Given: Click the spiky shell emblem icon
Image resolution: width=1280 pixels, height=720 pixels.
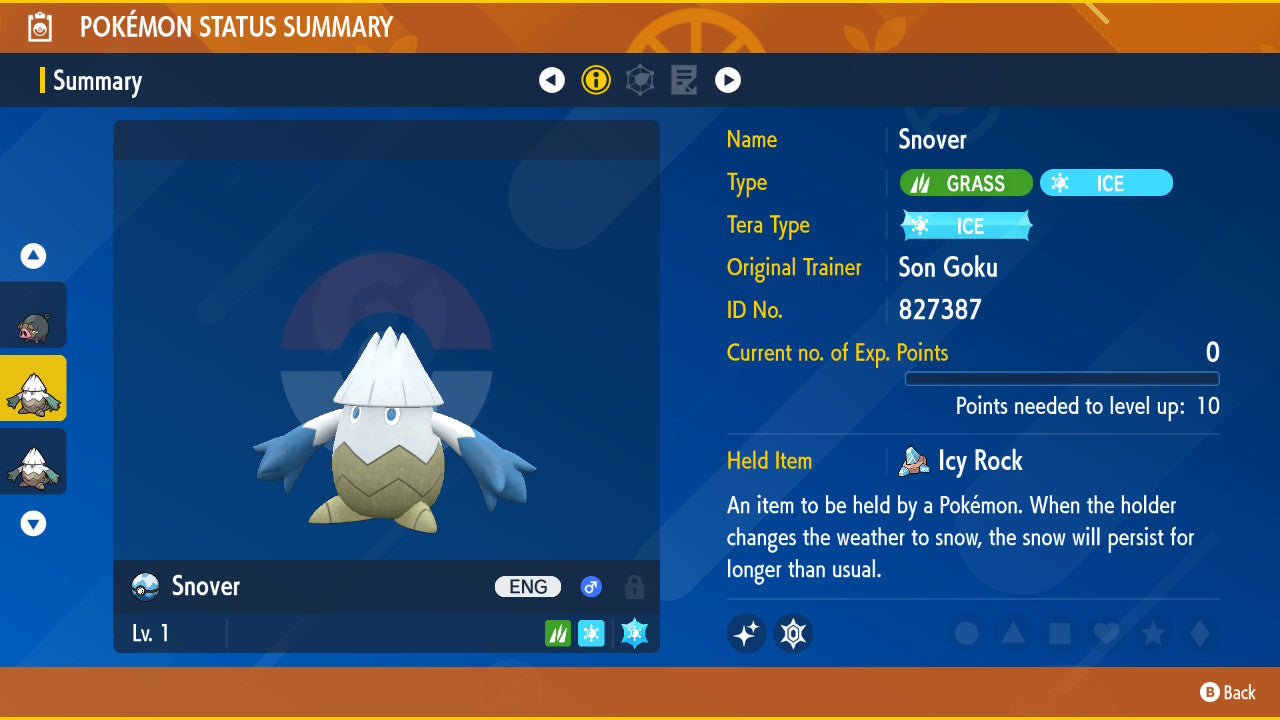Looking at the screenshot, I should pos(793,633).
